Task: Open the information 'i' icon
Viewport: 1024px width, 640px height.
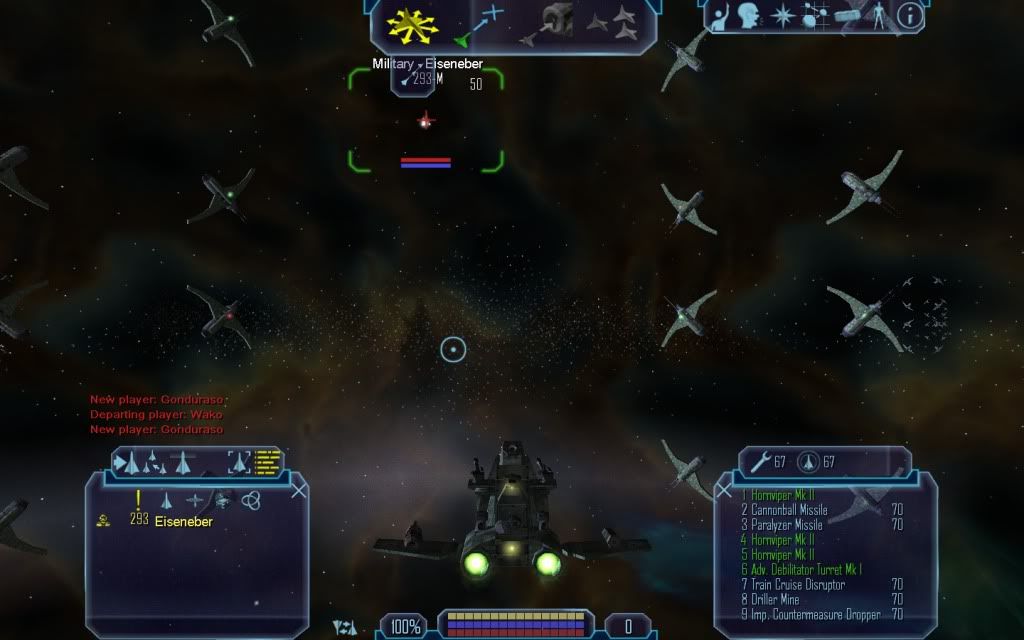Action: point(909,15)
